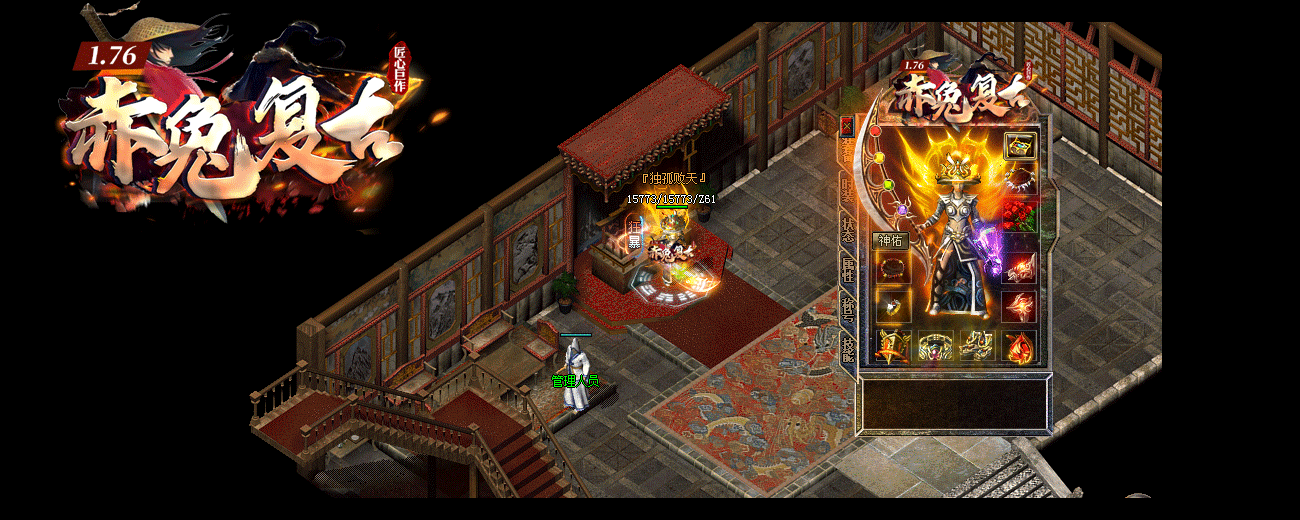
Task: Select the 称号 tab
Action: [848, 306]
